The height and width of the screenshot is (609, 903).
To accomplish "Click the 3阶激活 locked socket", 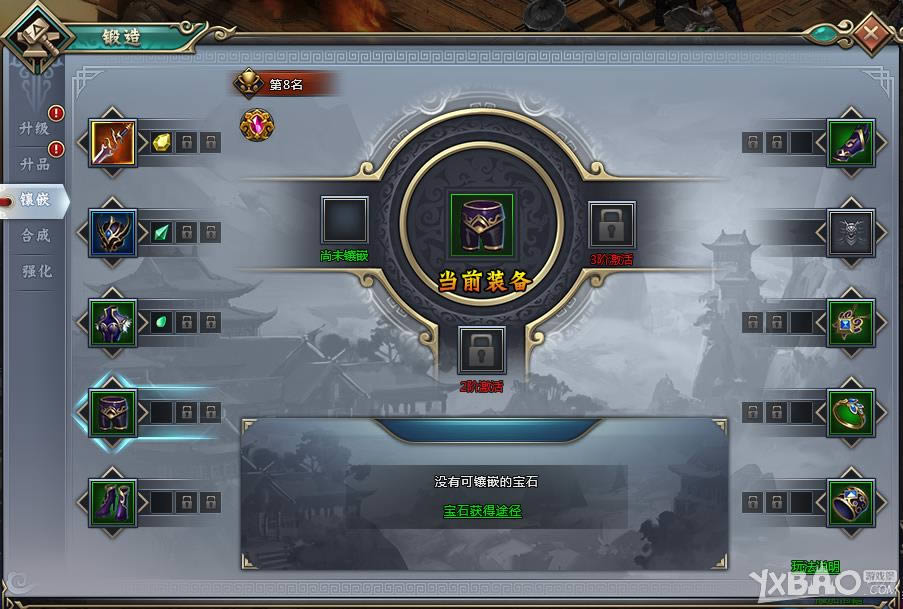I will [x=612, y=225].
